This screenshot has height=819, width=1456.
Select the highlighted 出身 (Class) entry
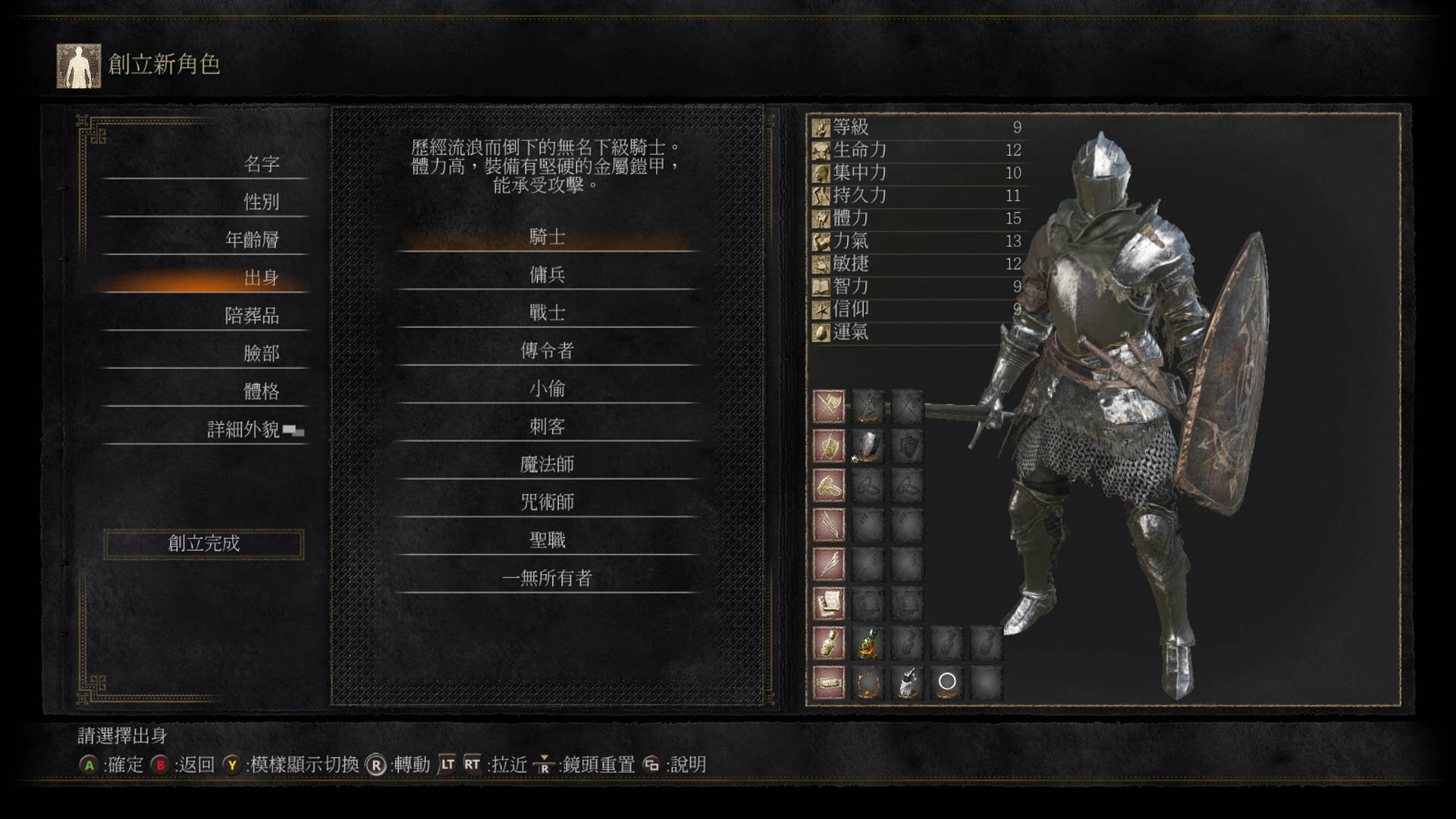pyautogui.click(x=262, y=278)
